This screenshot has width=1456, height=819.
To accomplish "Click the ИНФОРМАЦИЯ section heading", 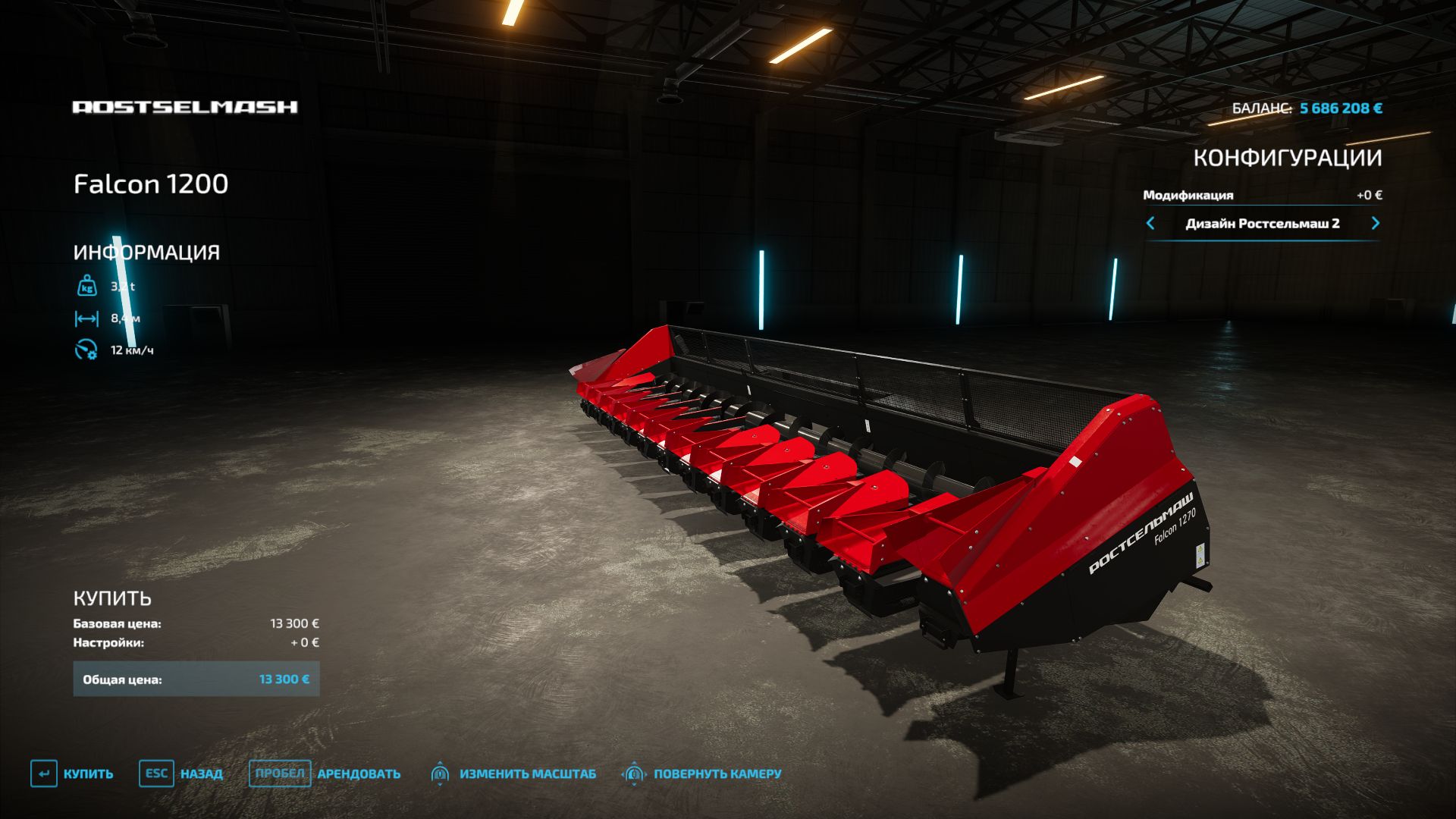I will [x=145, y=253].
